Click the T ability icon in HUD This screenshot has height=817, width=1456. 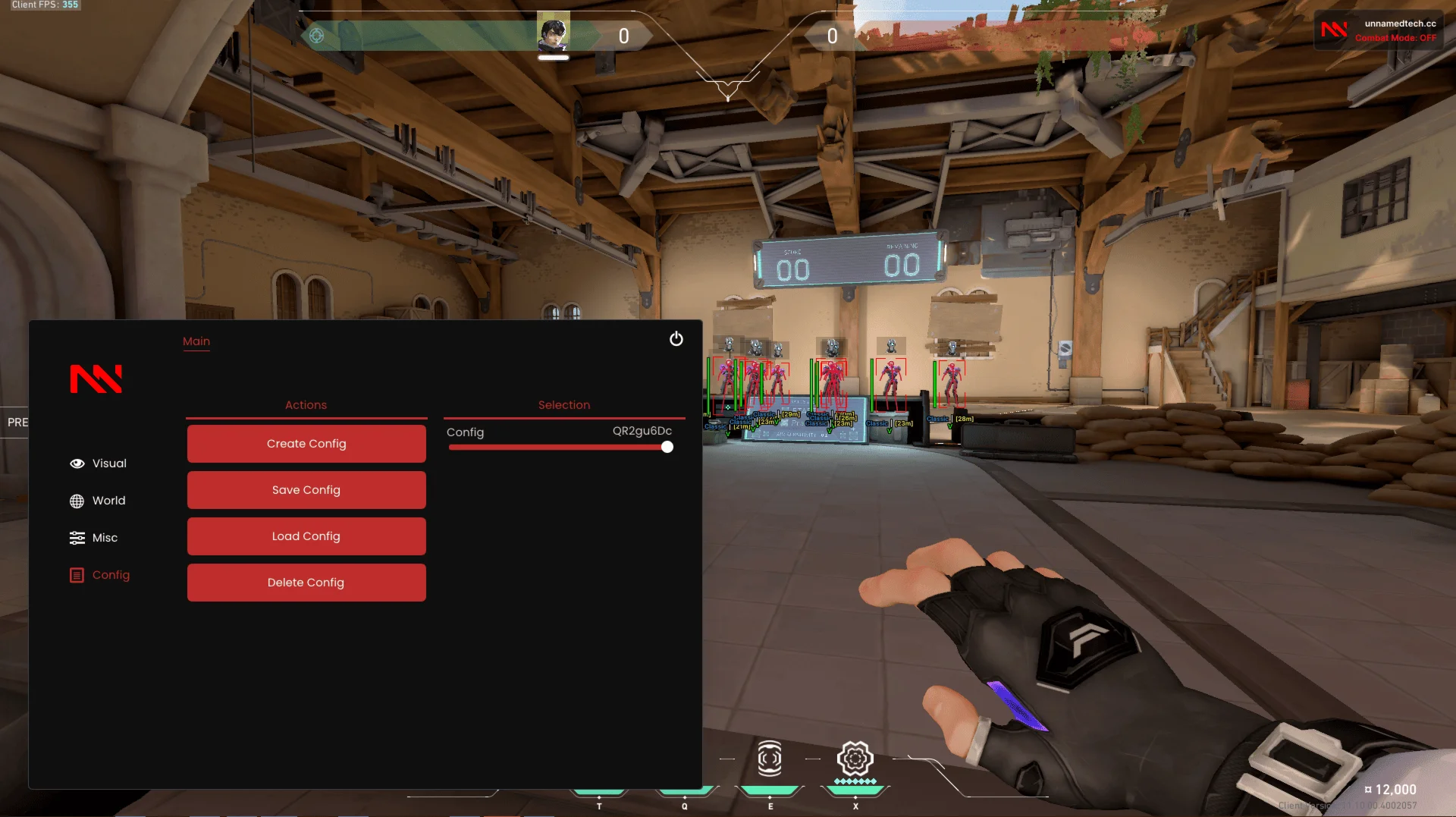599,787
